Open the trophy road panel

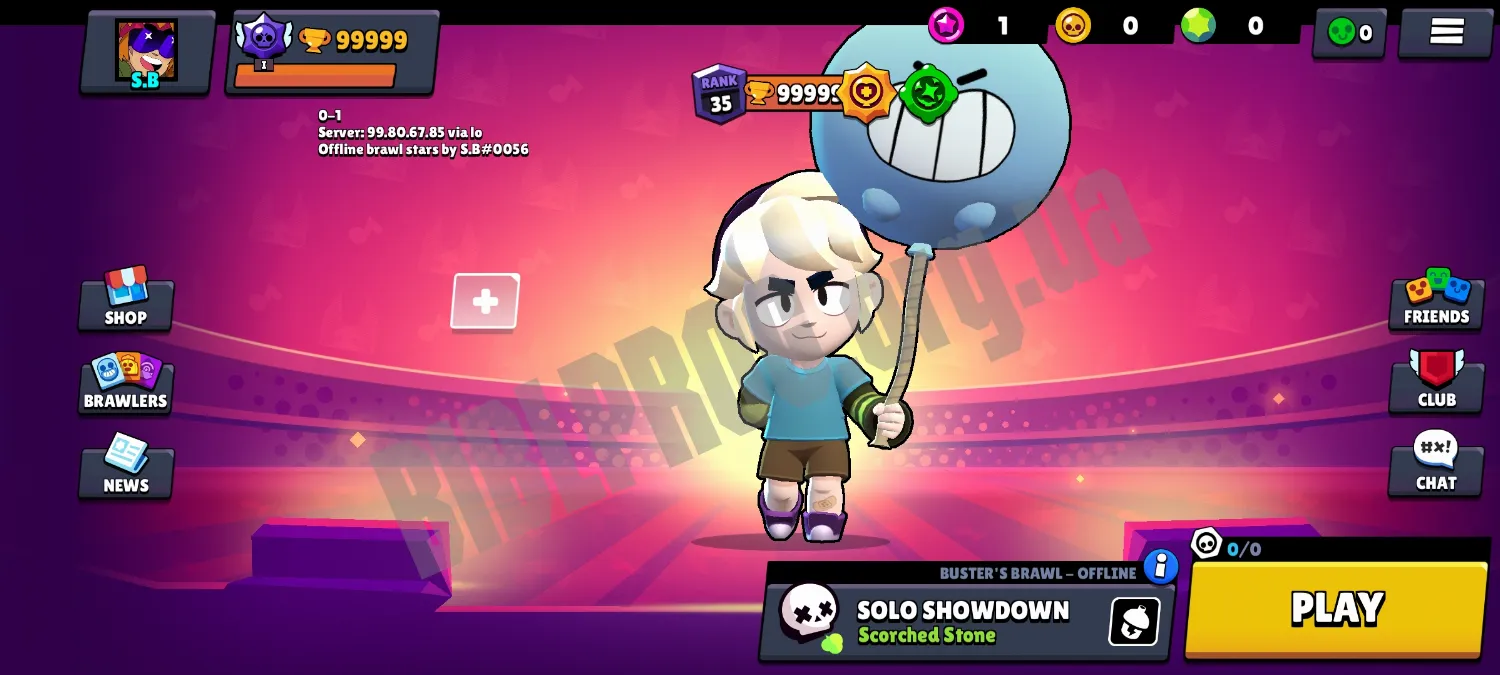[x=332, y=53]
